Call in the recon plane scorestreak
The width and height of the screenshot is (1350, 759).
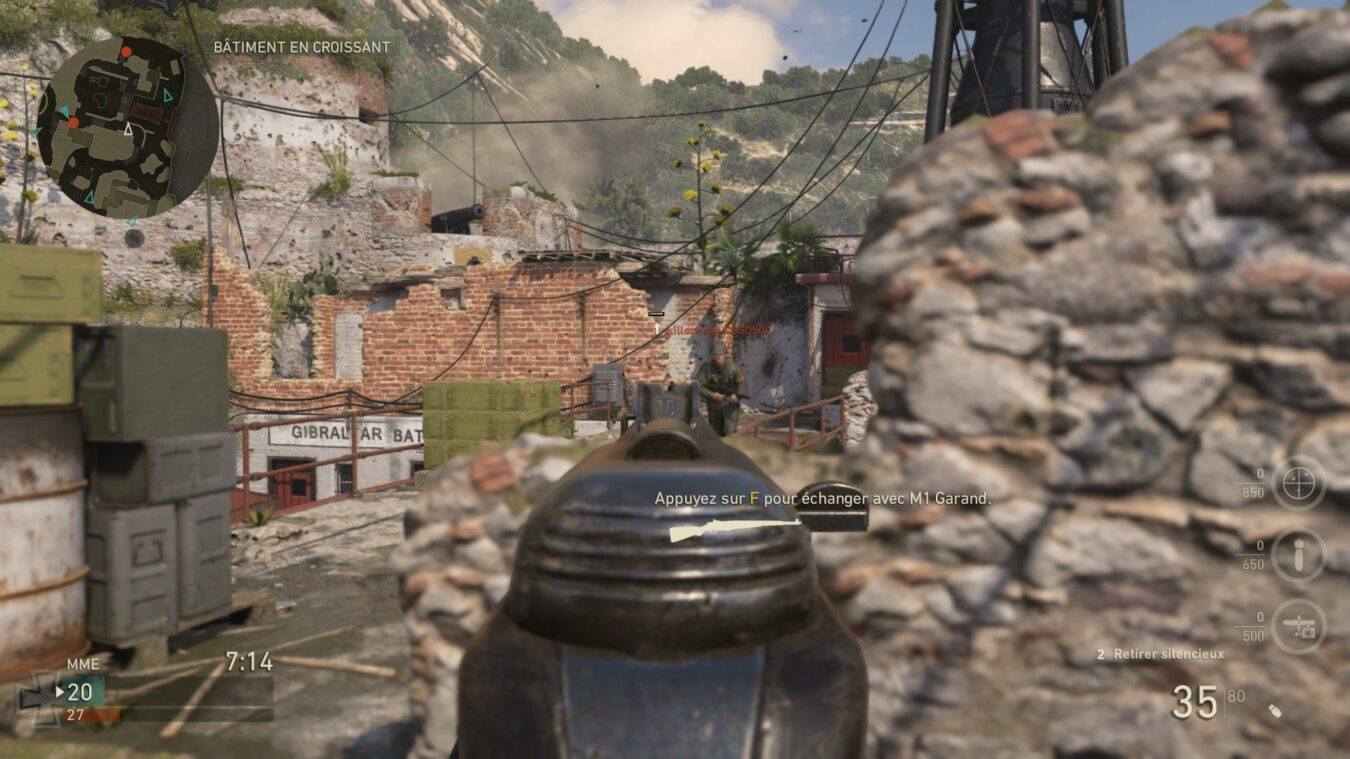1298,627
